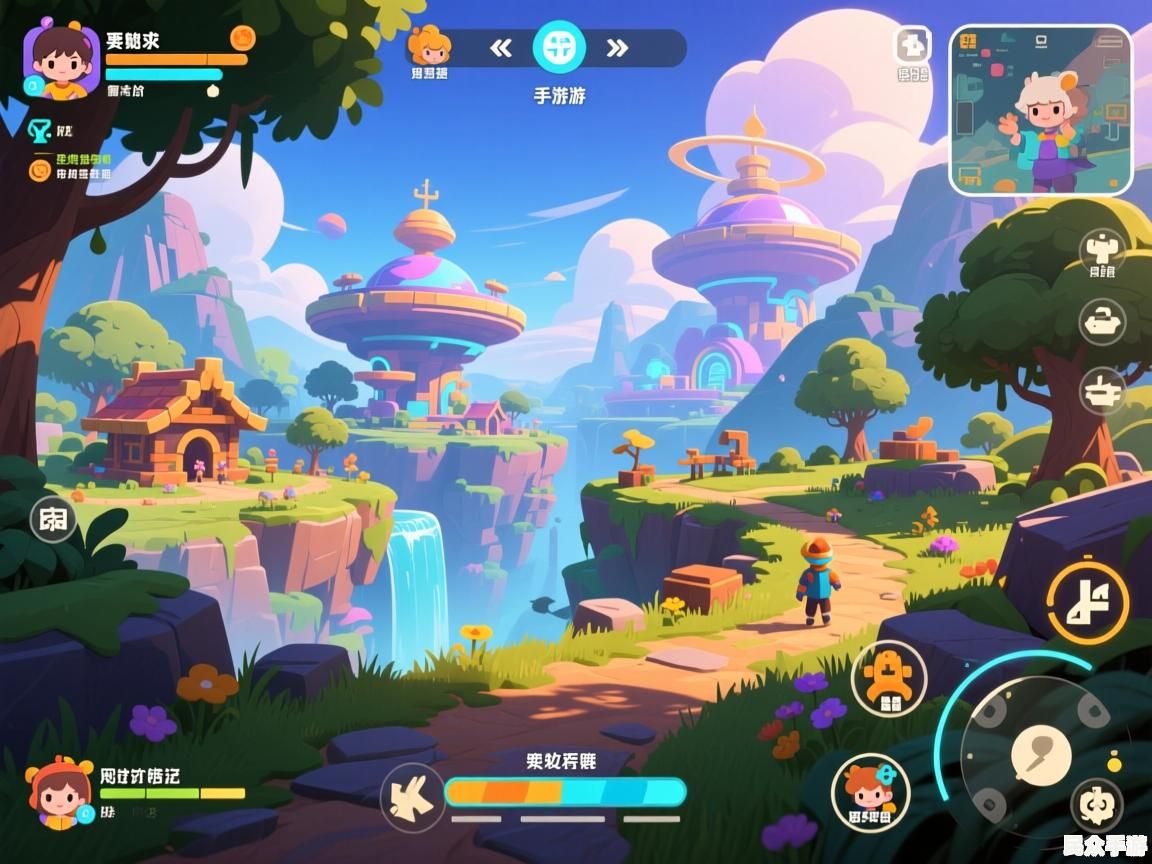Activate the orange-ringed action button
This screenshot has width=1152, height=864.
1088,602
